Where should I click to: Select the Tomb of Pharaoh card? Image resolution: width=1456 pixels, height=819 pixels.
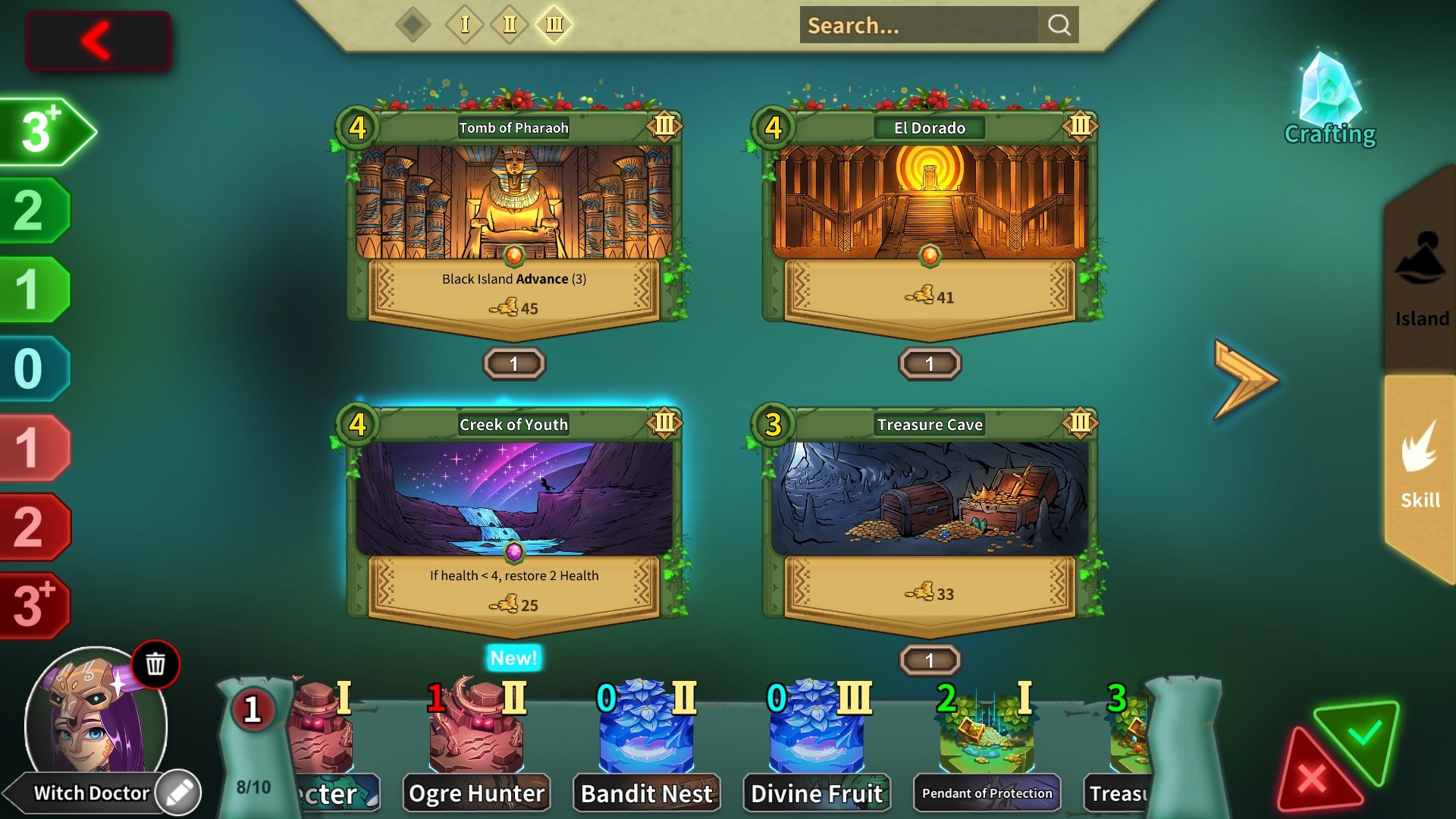click(513, 220)
